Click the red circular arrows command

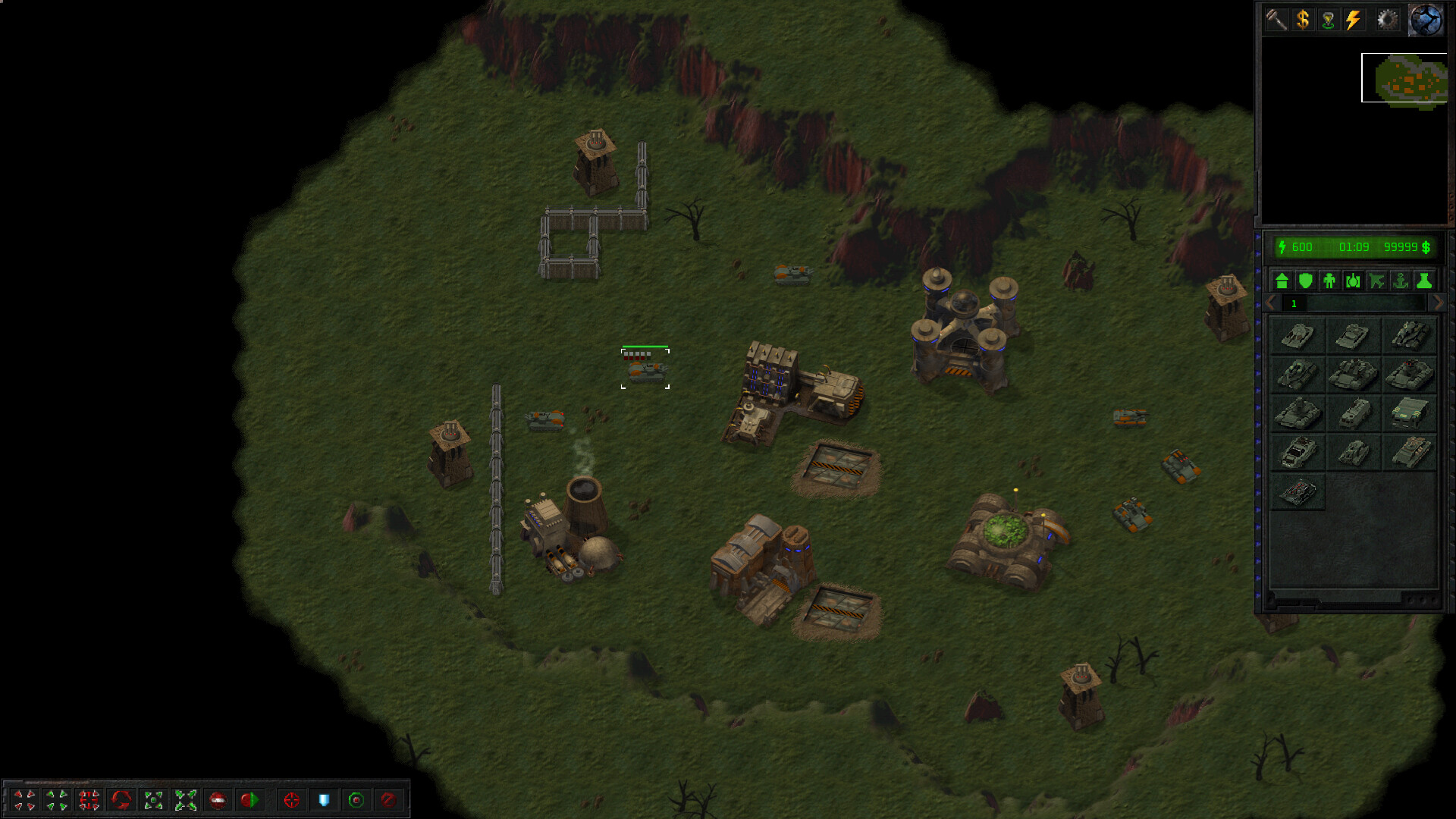coord(121,800)
